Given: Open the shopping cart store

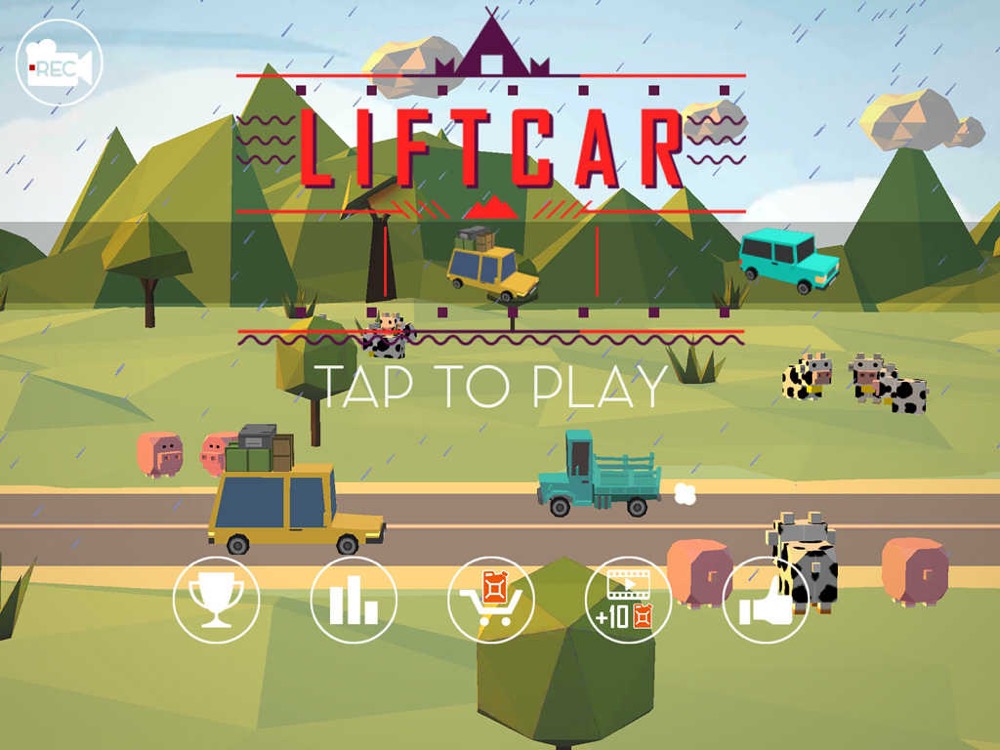Looking at the screenshot, I should [491, 600].
